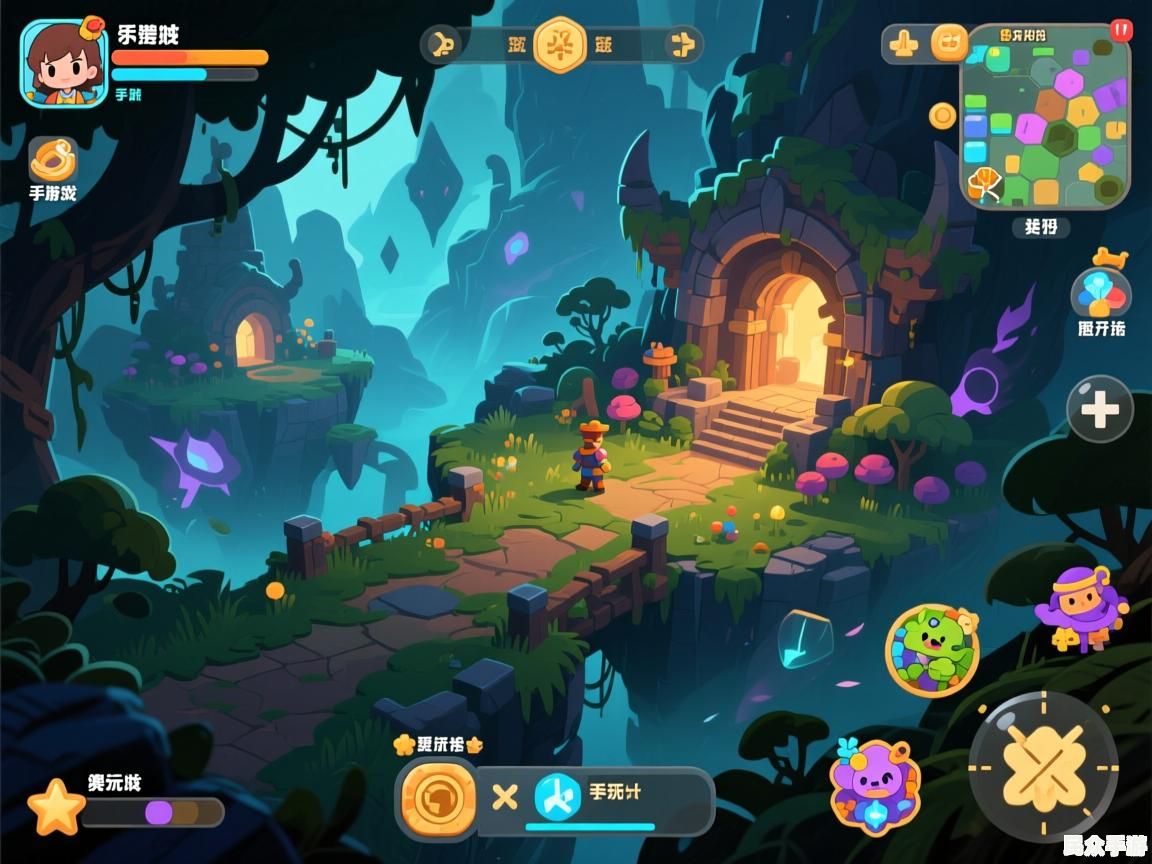Open the hexagon-tile minimap
1152x864 pixels.
[x=1045, y=118]
